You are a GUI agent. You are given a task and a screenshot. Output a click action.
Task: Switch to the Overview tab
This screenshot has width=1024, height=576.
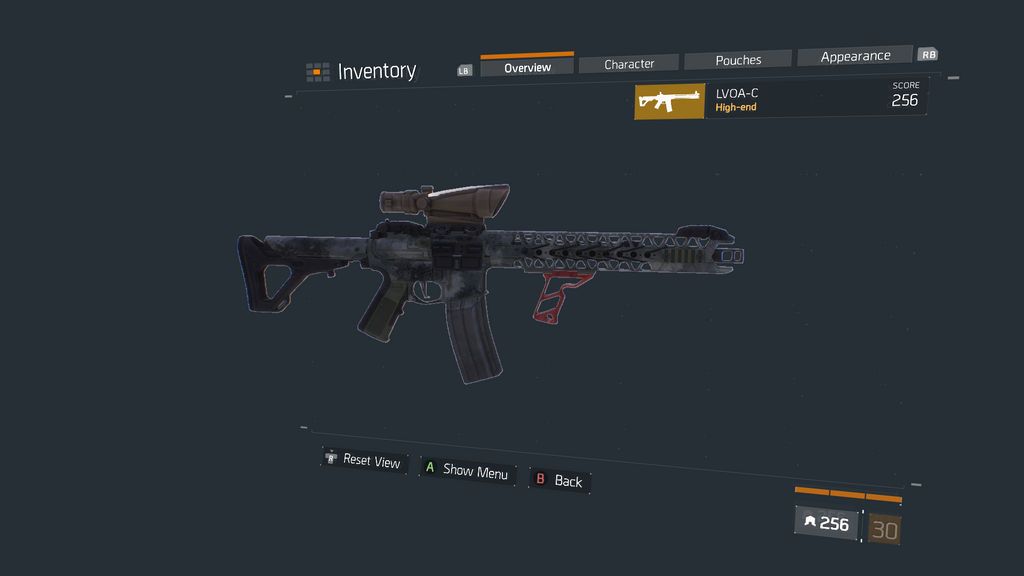click(x=527, y=67)
